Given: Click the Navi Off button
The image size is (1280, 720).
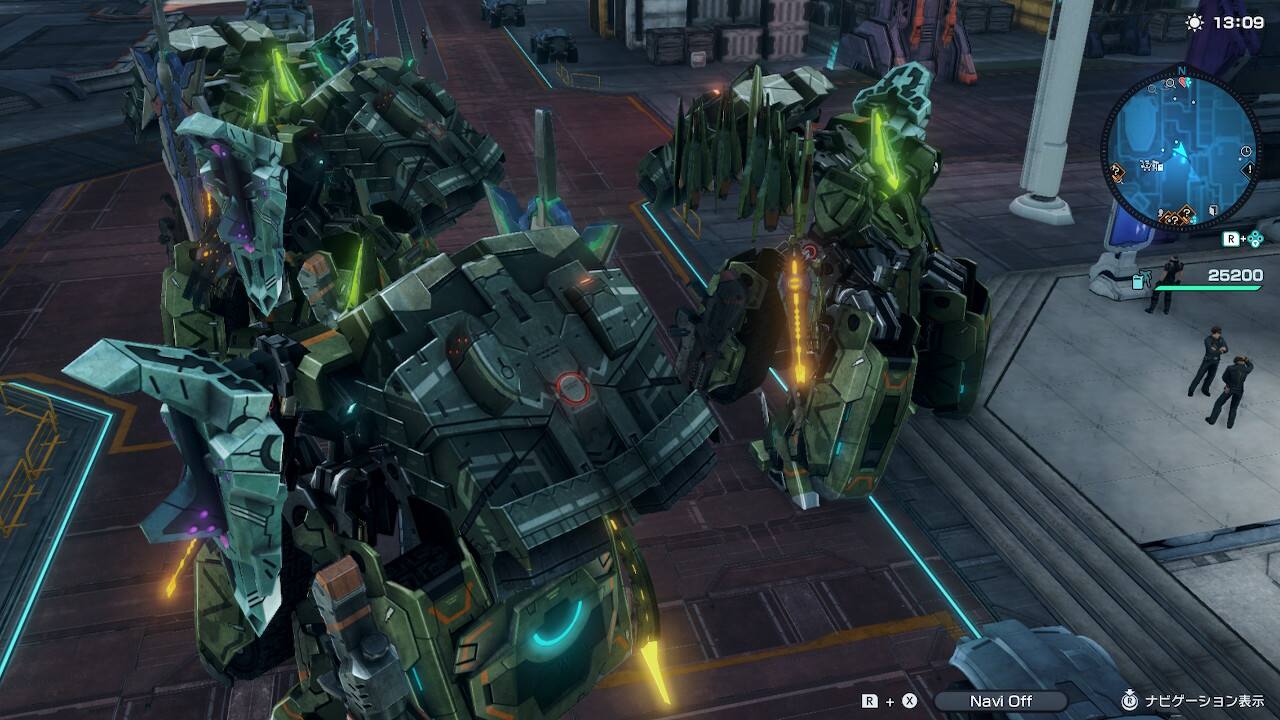Looking at the screenshot, I should 1000,701.
